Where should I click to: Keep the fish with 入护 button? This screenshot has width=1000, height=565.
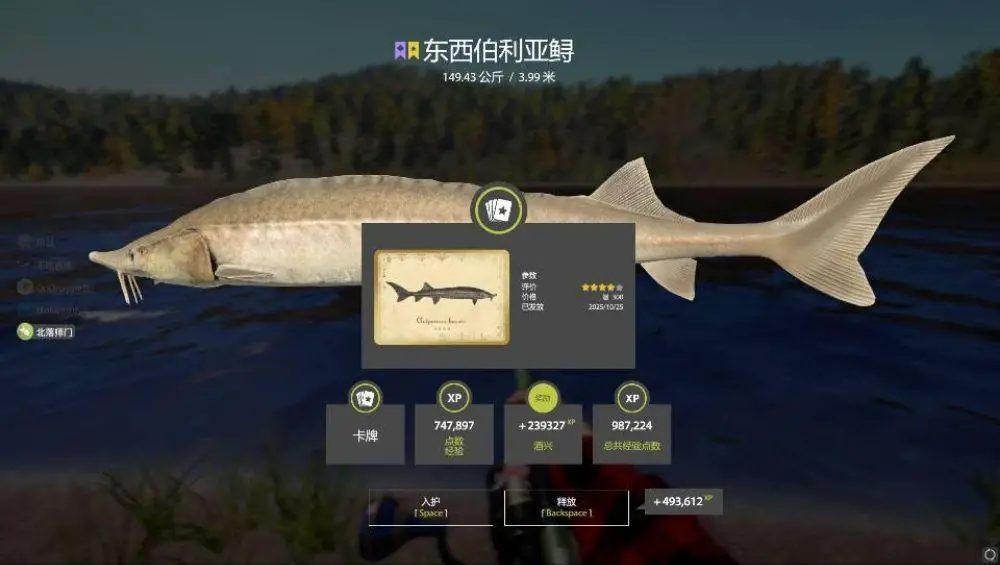[430, 506]
